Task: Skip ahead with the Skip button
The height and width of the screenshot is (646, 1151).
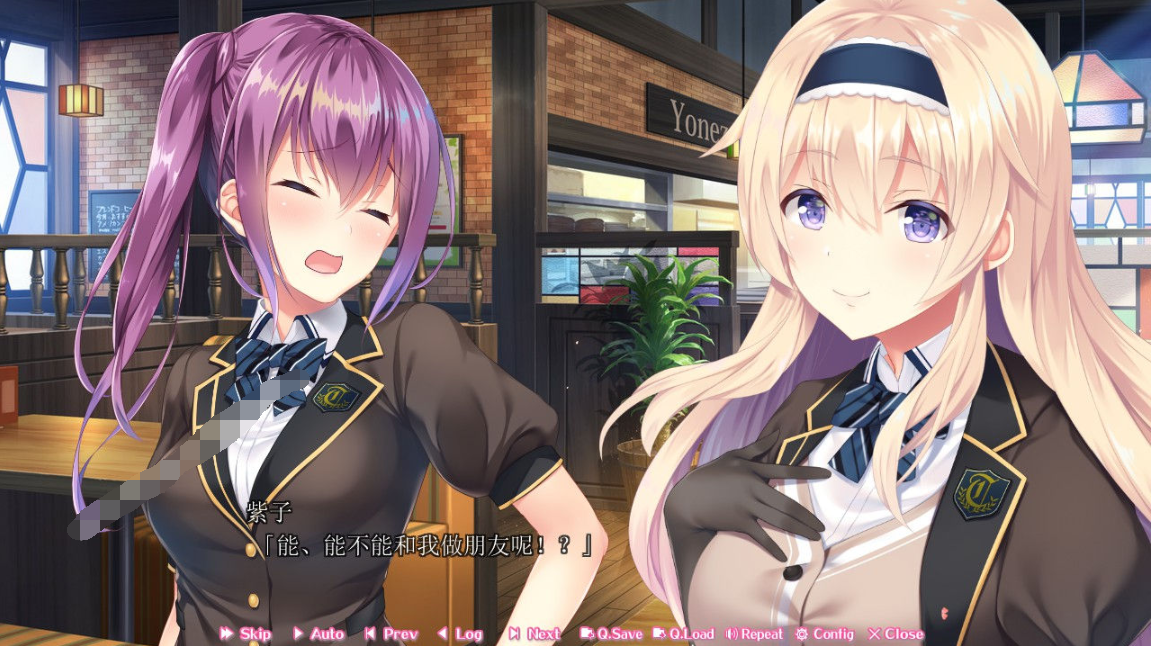Action: click(x=246, y=634)
